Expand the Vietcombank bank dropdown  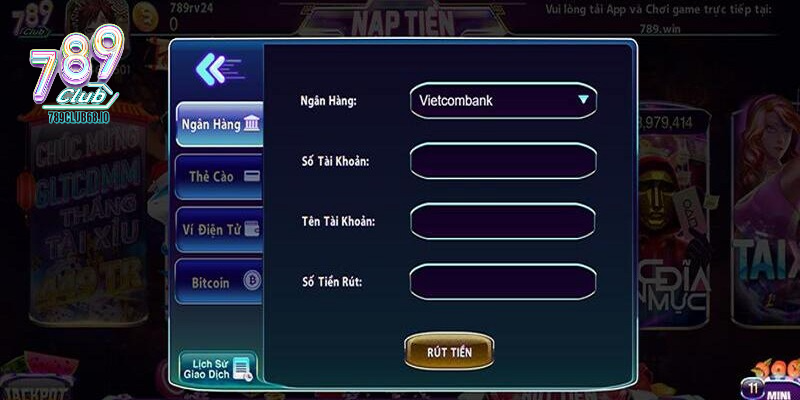click(503, 101)
